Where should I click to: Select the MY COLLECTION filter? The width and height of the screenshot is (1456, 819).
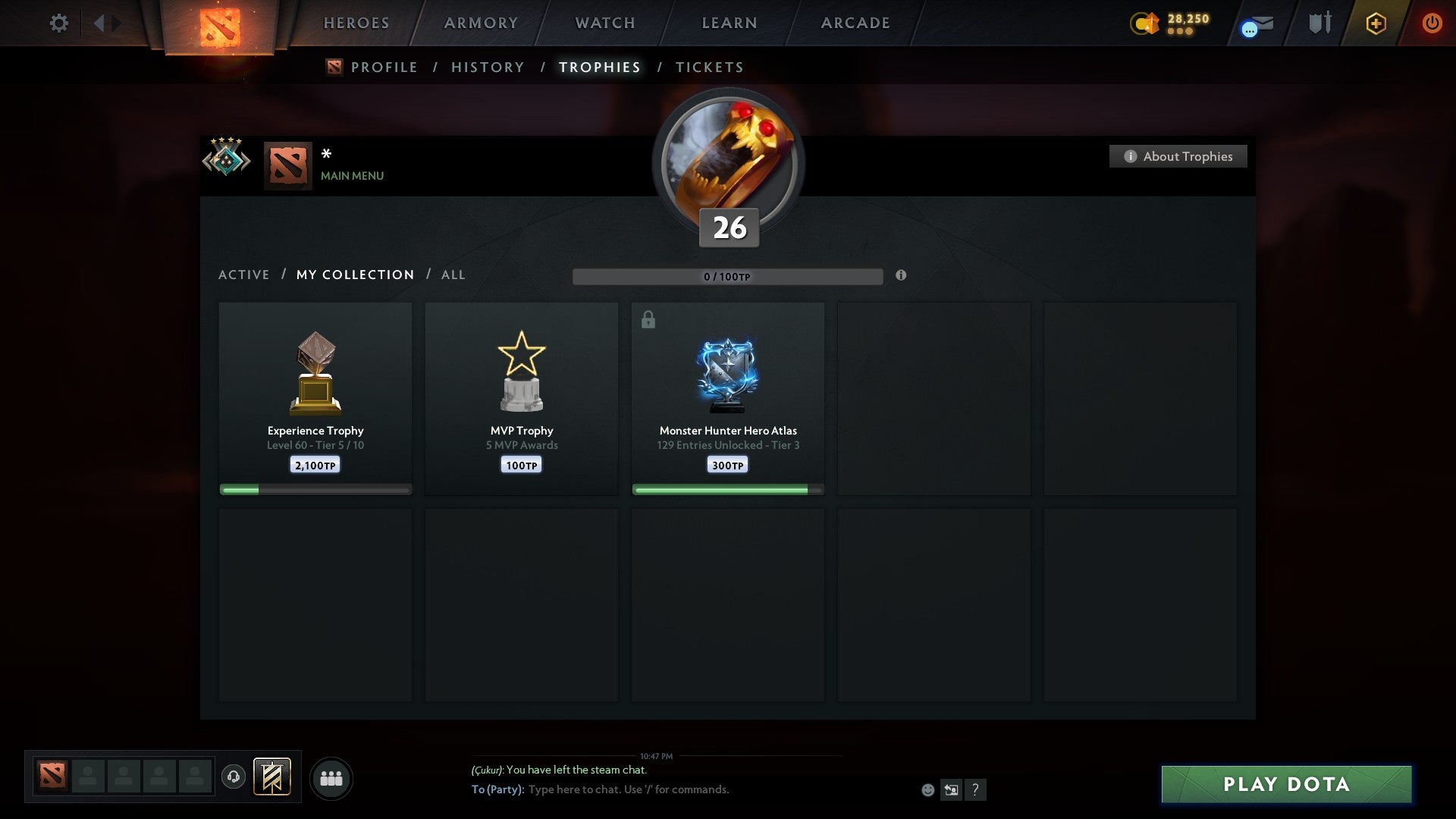(x=355, y=275)
